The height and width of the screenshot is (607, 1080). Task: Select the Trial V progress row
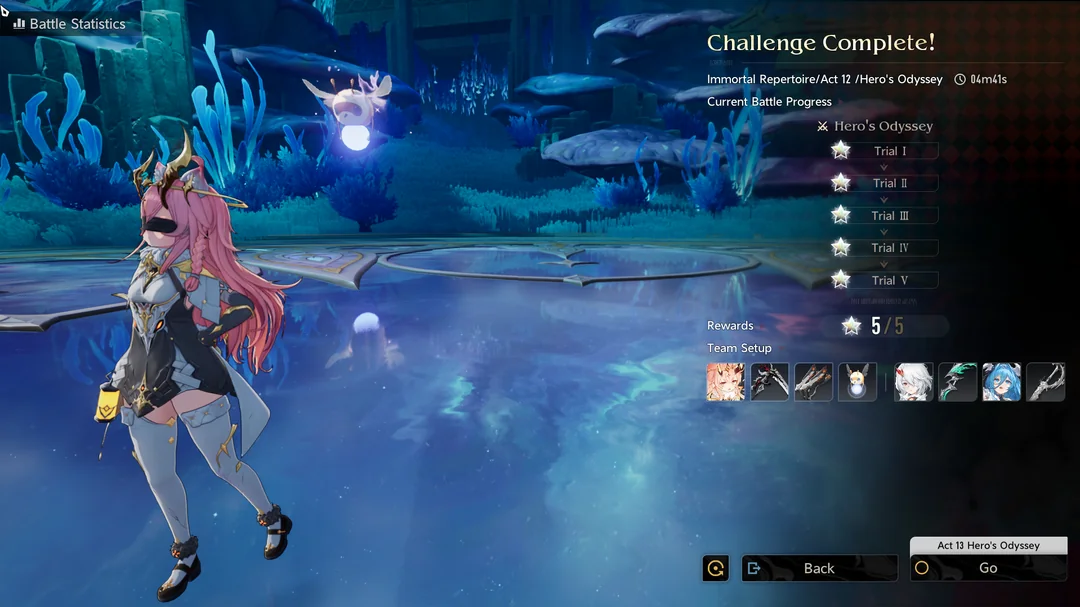888,280
